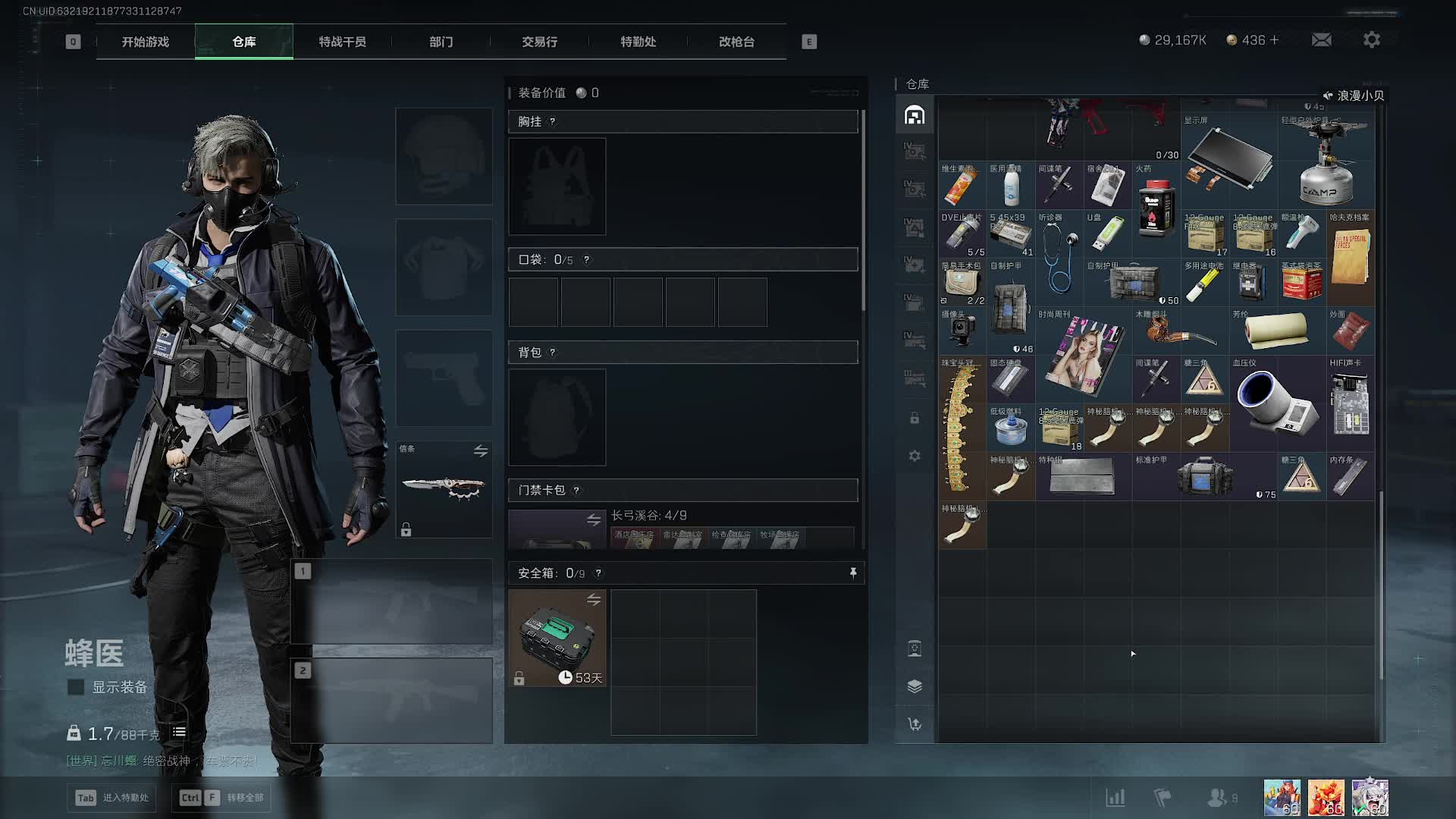Select the jeweled crown item
The height and width of the screenshot is (819, 1456).
pyautogui.click(x=962, y=425)
